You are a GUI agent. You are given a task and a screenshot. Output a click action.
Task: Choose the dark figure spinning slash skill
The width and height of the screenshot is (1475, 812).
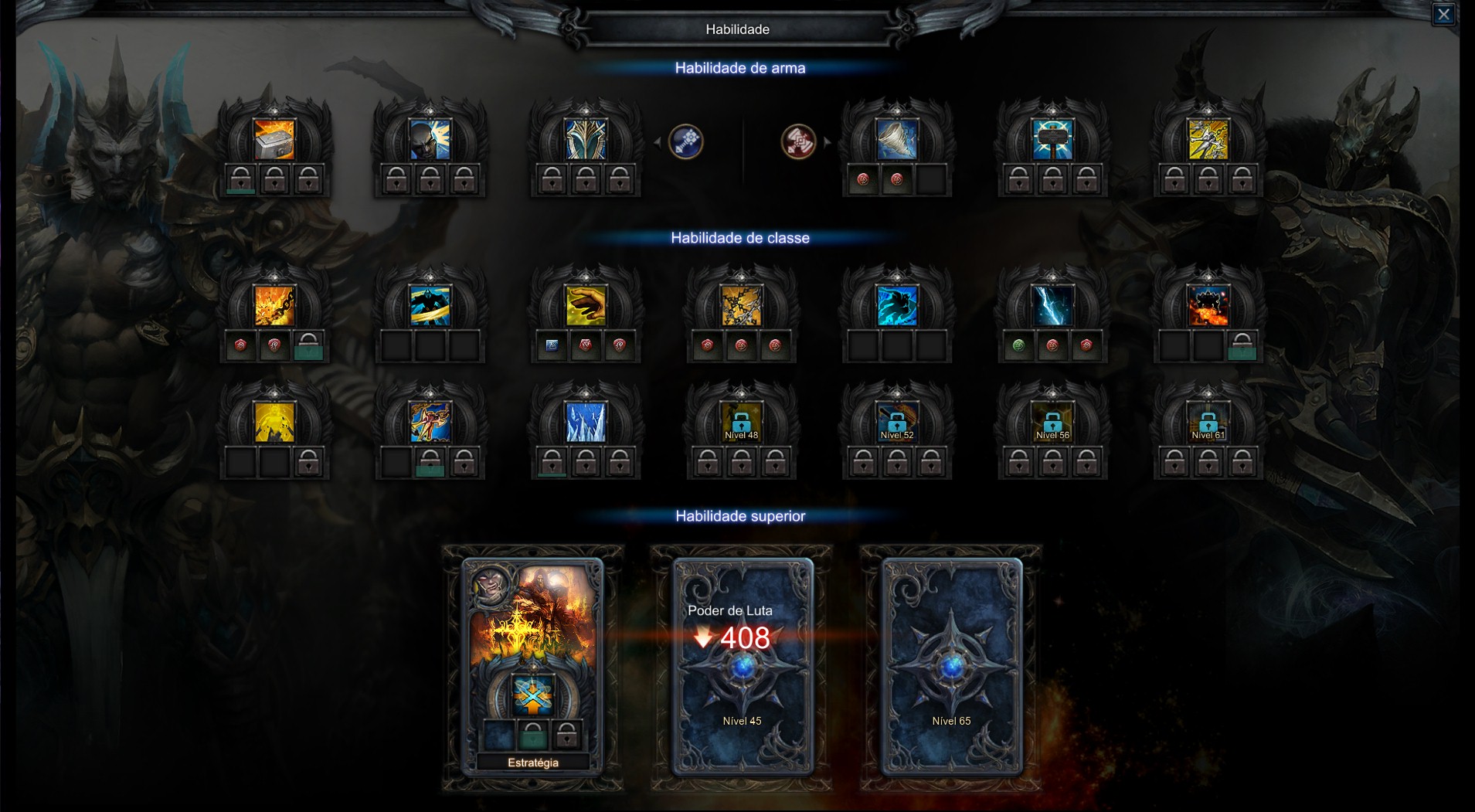[x=430, y=306]
